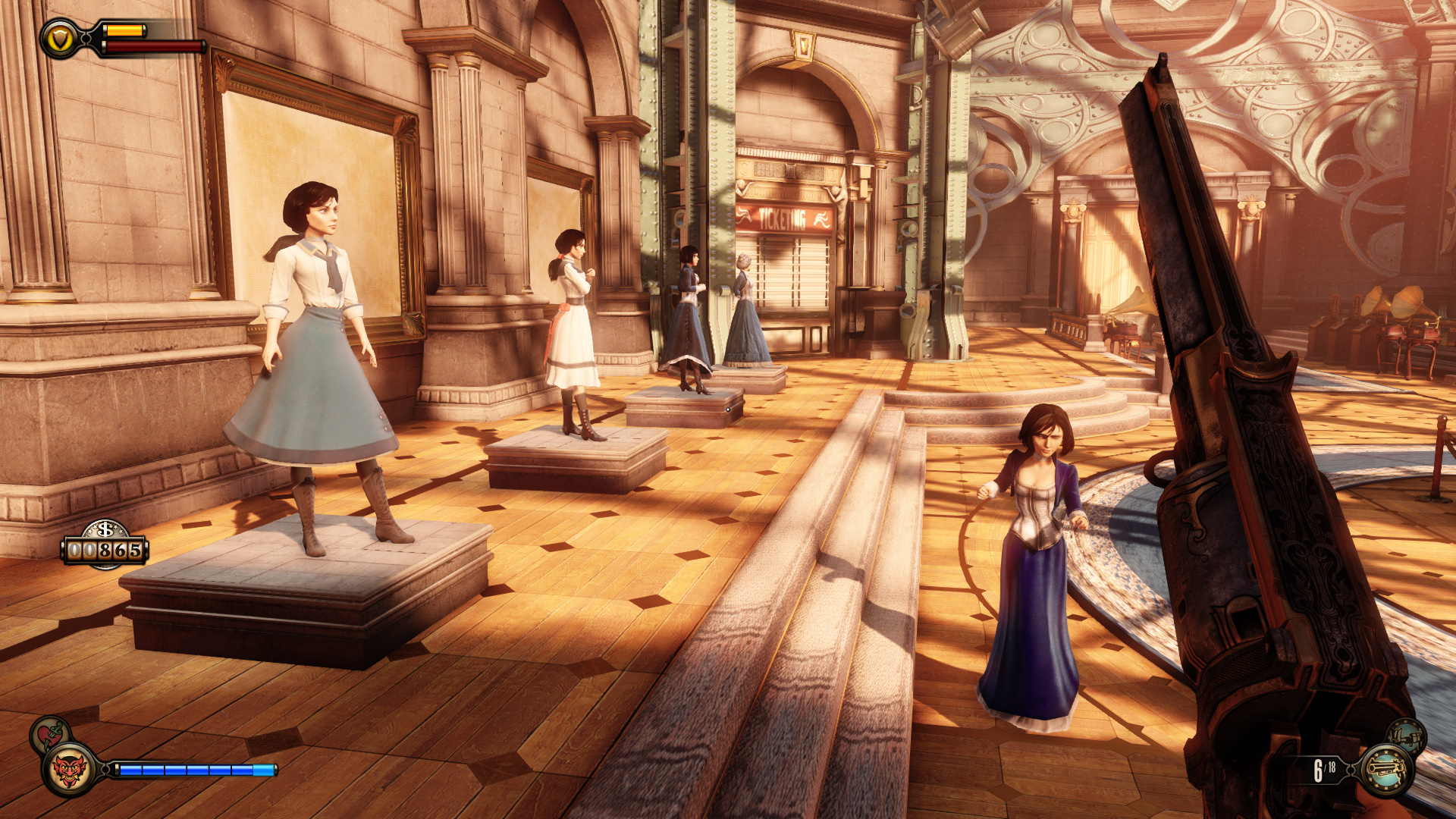
Task: Click the yellow shield badge icon
Action: pyautogui.click(x=59, y=39)
